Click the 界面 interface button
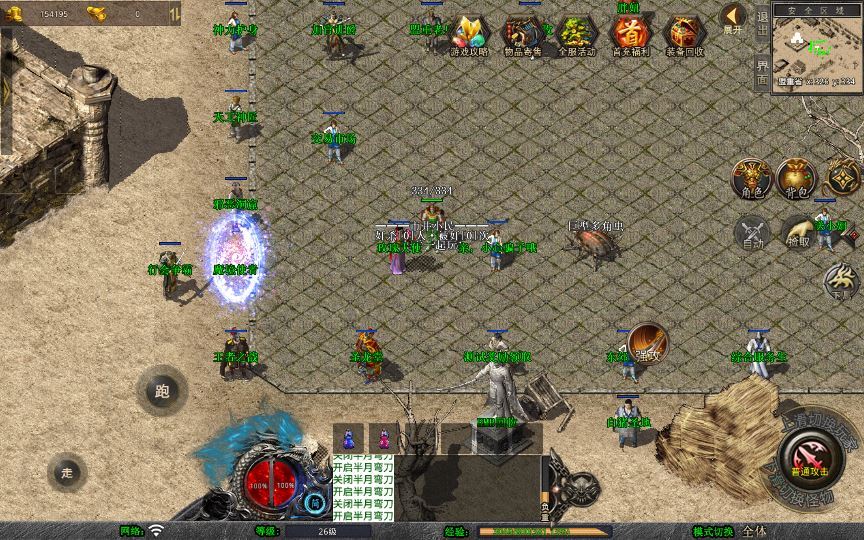The image size is (864, 540). (762, 73)
